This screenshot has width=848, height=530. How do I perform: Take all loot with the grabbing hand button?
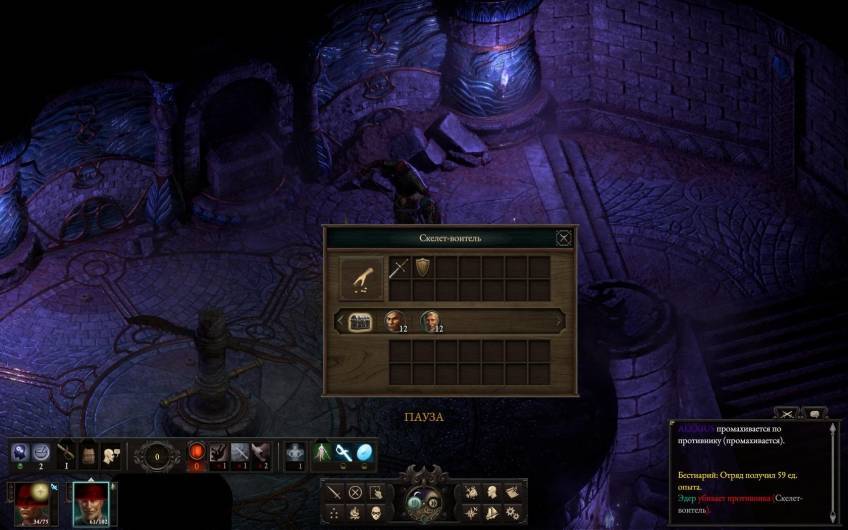click(362, 279)
